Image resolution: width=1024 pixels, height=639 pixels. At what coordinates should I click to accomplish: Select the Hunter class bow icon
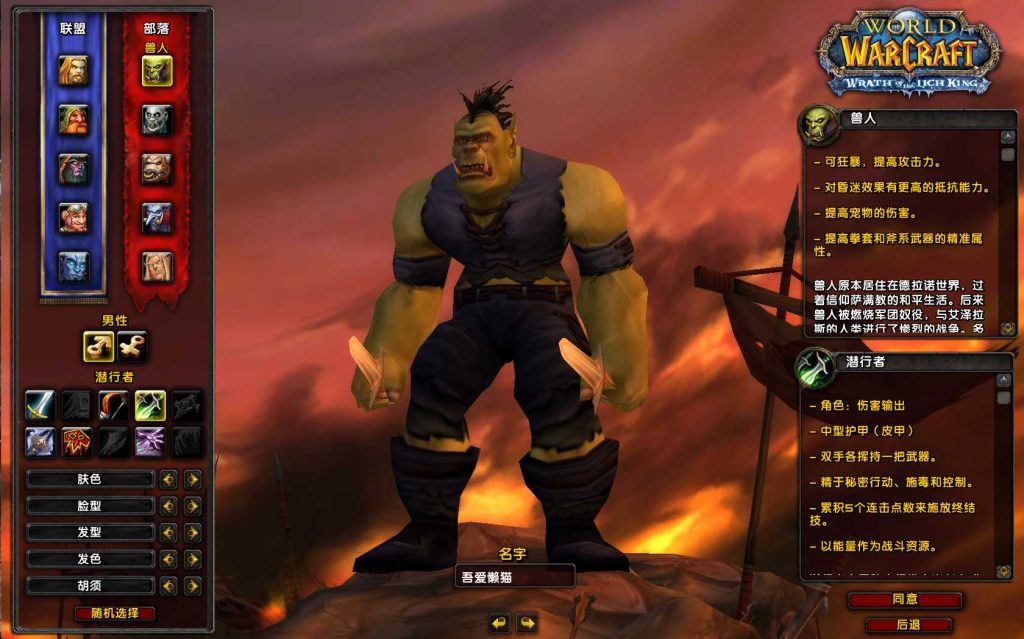[x=113, y=405]
